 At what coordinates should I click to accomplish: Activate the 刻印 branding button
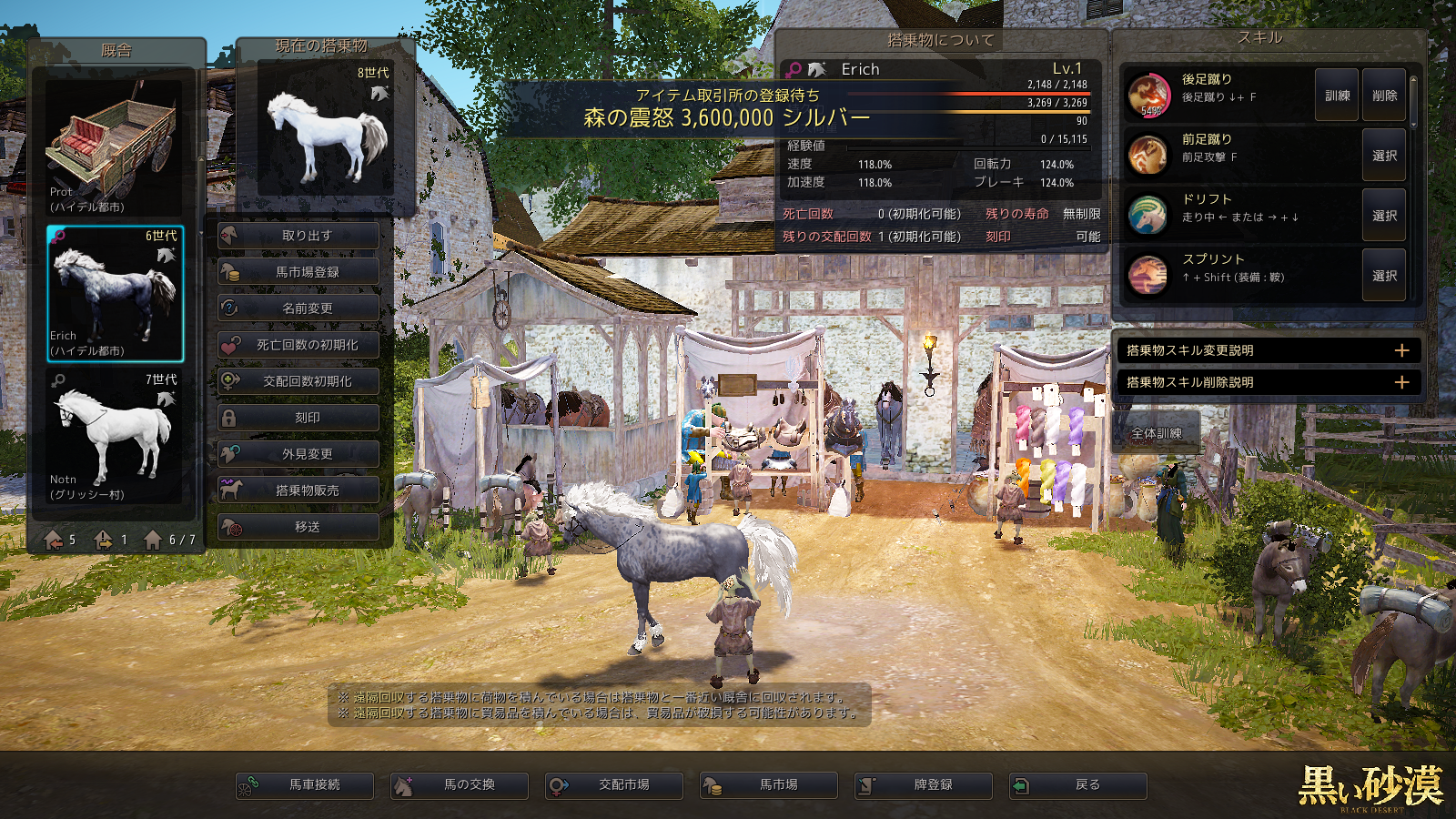point(298,418)
